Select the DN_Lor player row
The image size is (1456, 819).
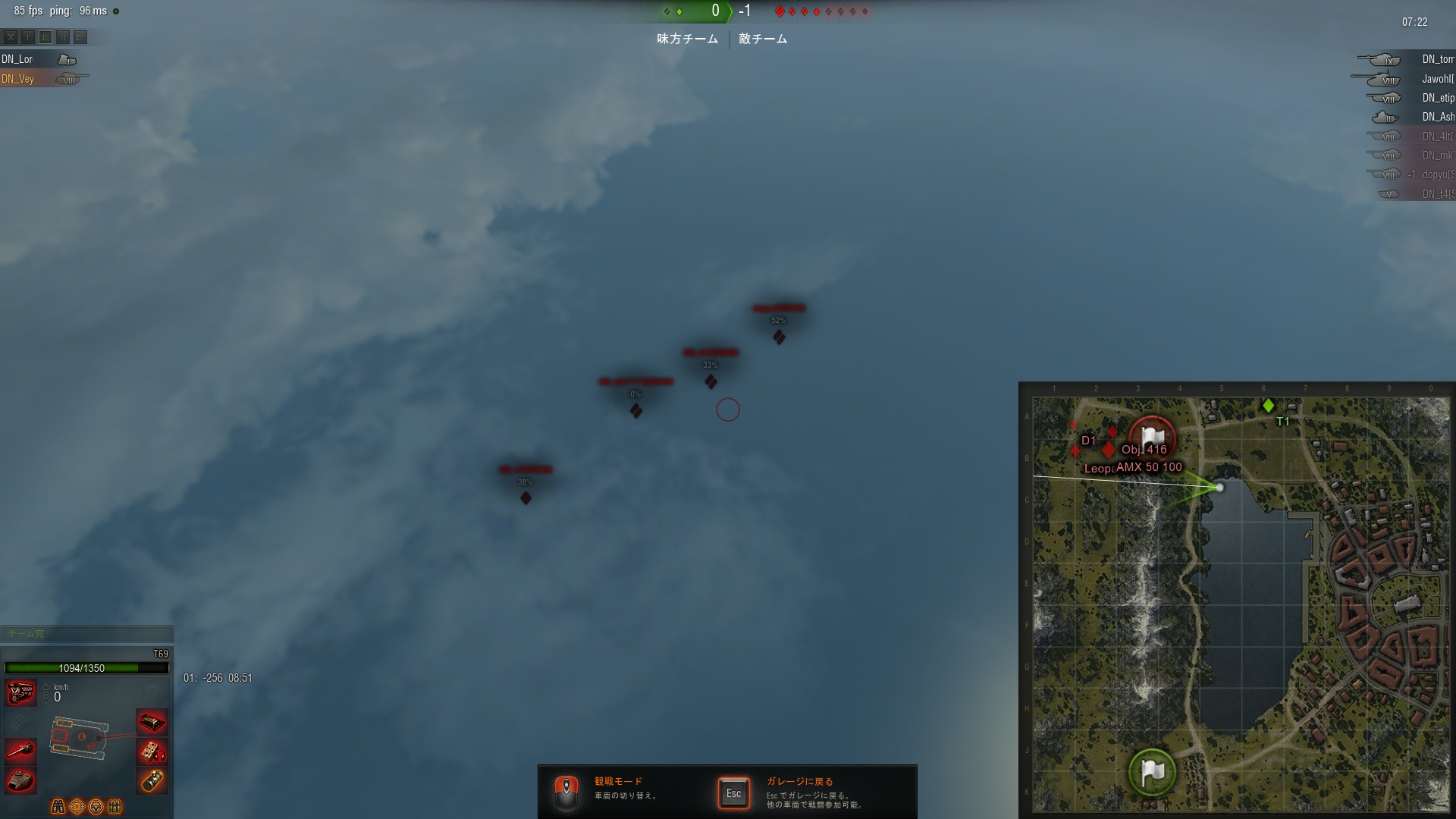pyautogui.click(x=38, y=59)
